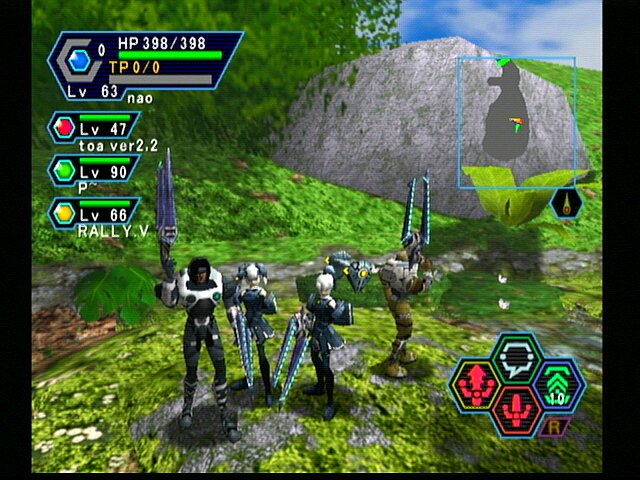The width and height of the screenshot is (640, 480).
Task: Open the area minimap
Action: coord(516,123)
